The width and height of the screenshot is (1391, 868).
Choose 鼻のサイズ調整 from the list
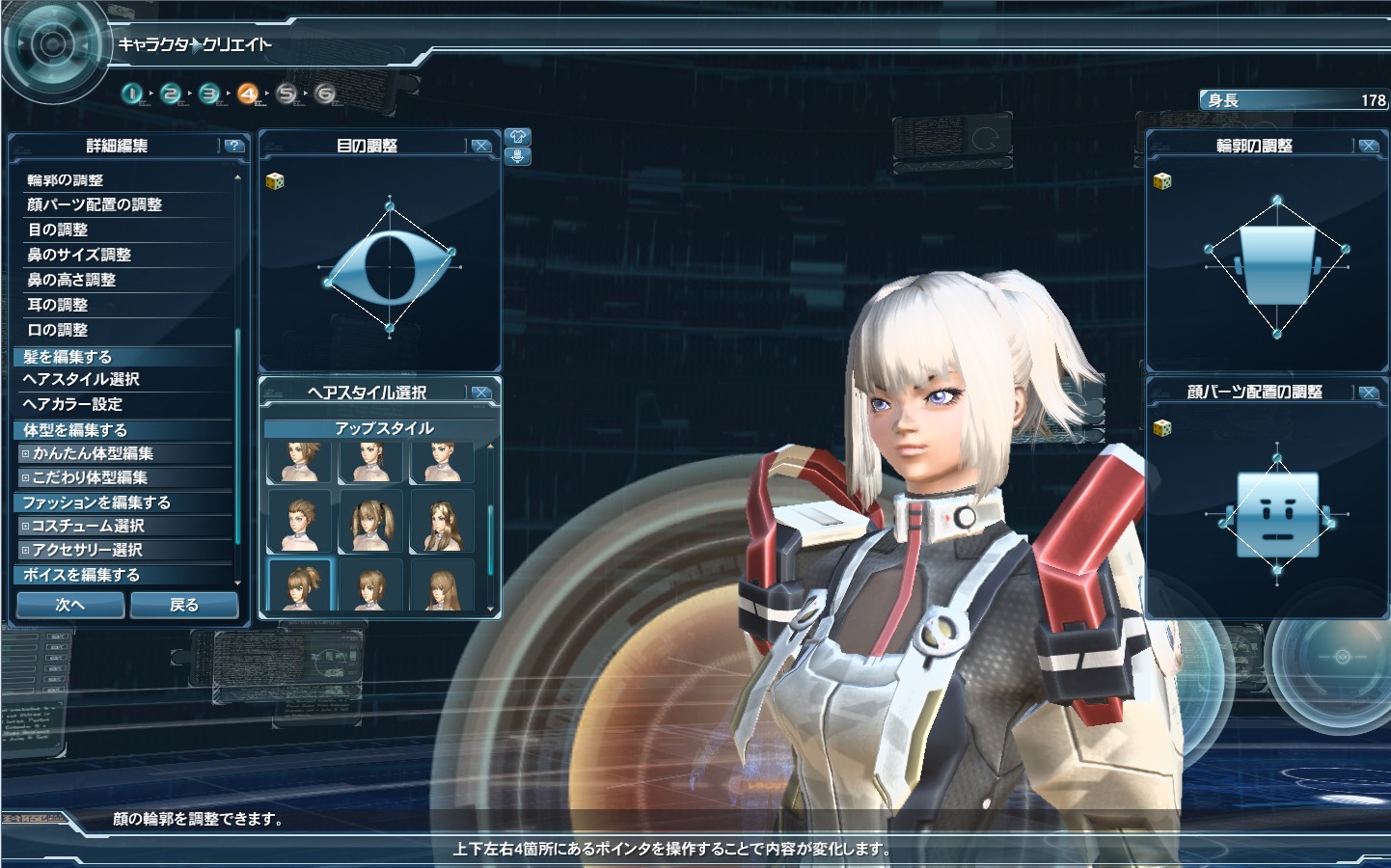(79, 255)
